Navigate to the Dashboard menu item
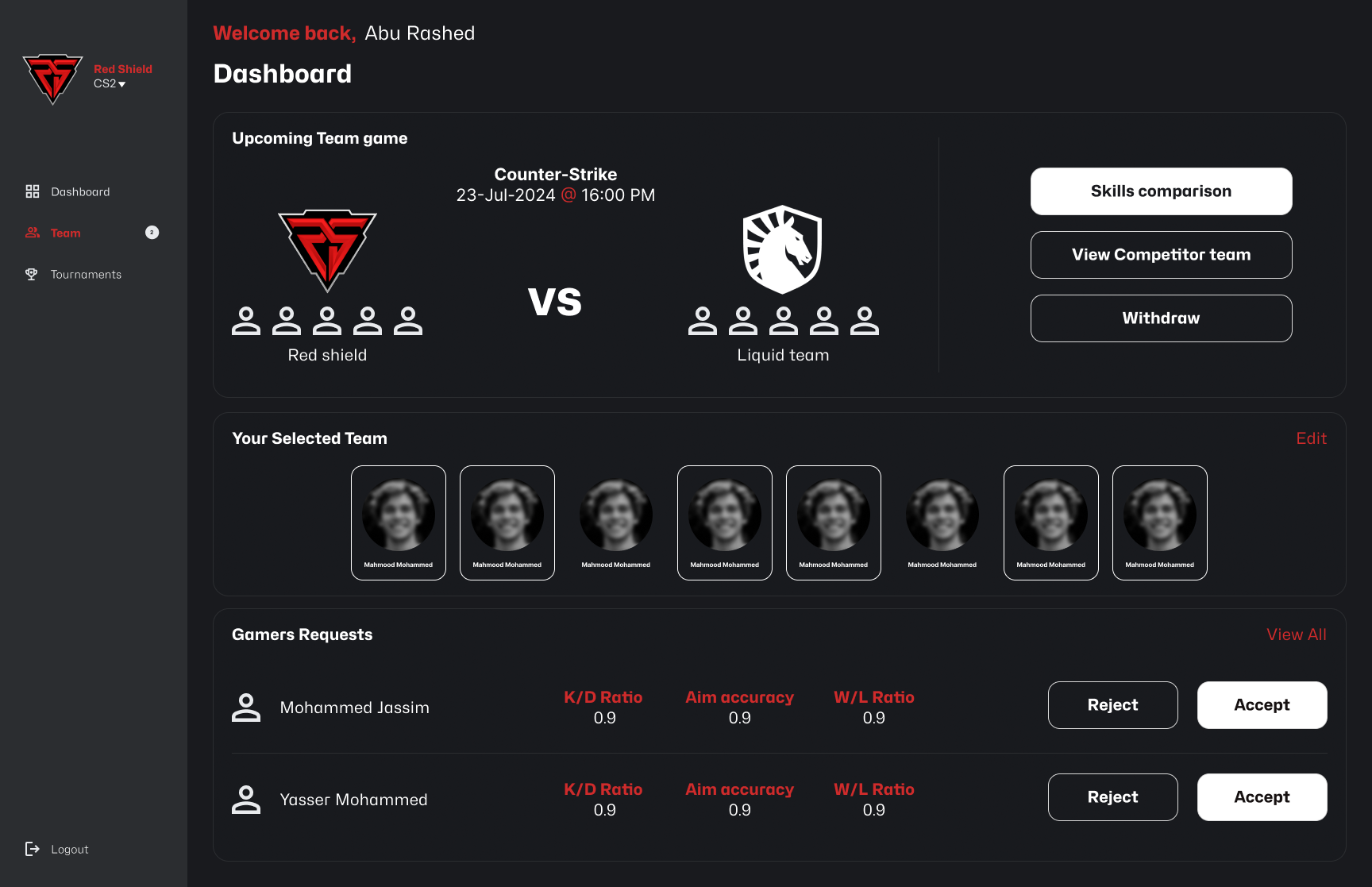 [79, 191]
